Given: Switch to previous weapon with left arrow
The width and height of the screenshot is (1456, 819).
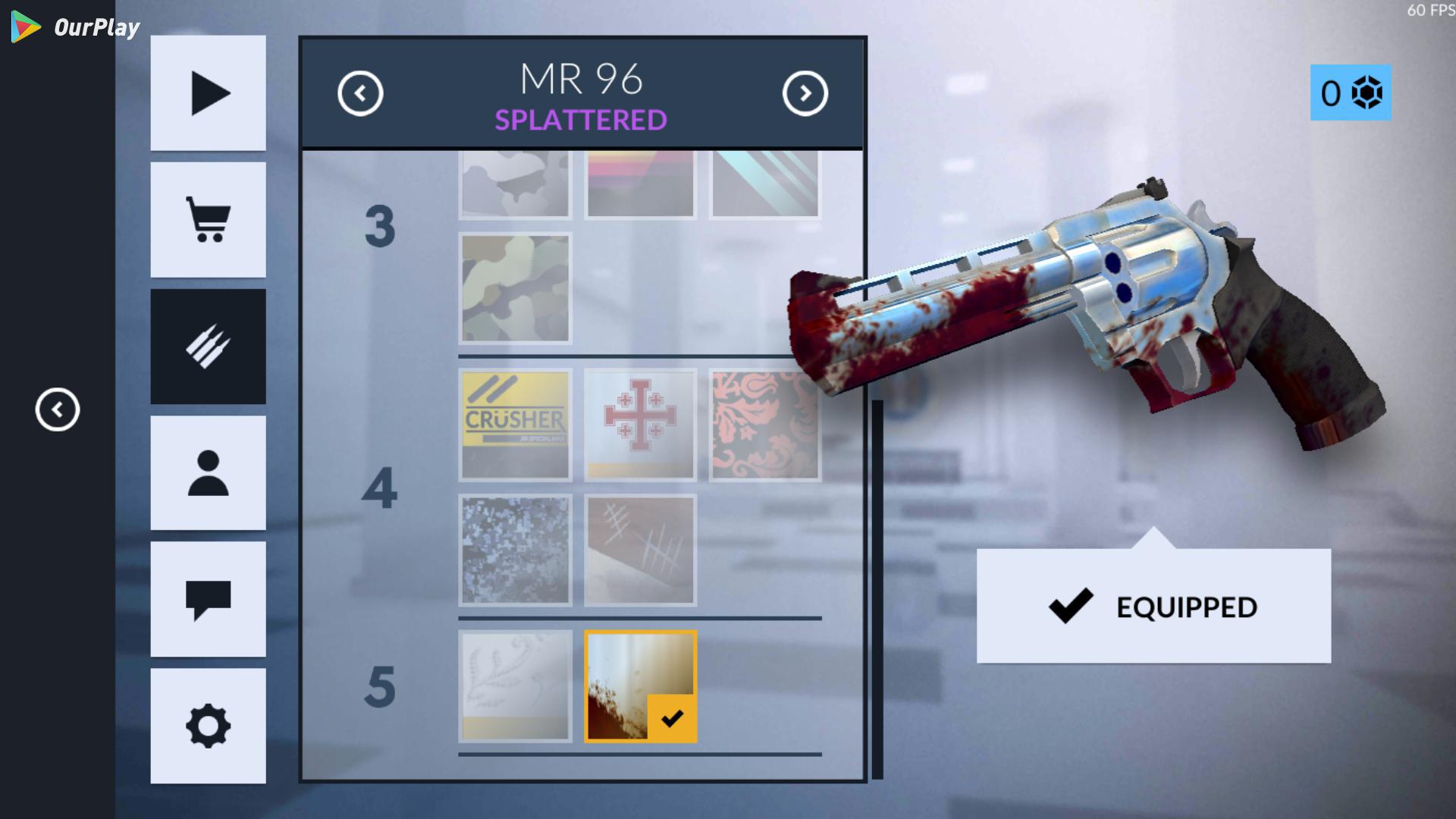Looking at the screenshot, I should [x=360, y=94].
